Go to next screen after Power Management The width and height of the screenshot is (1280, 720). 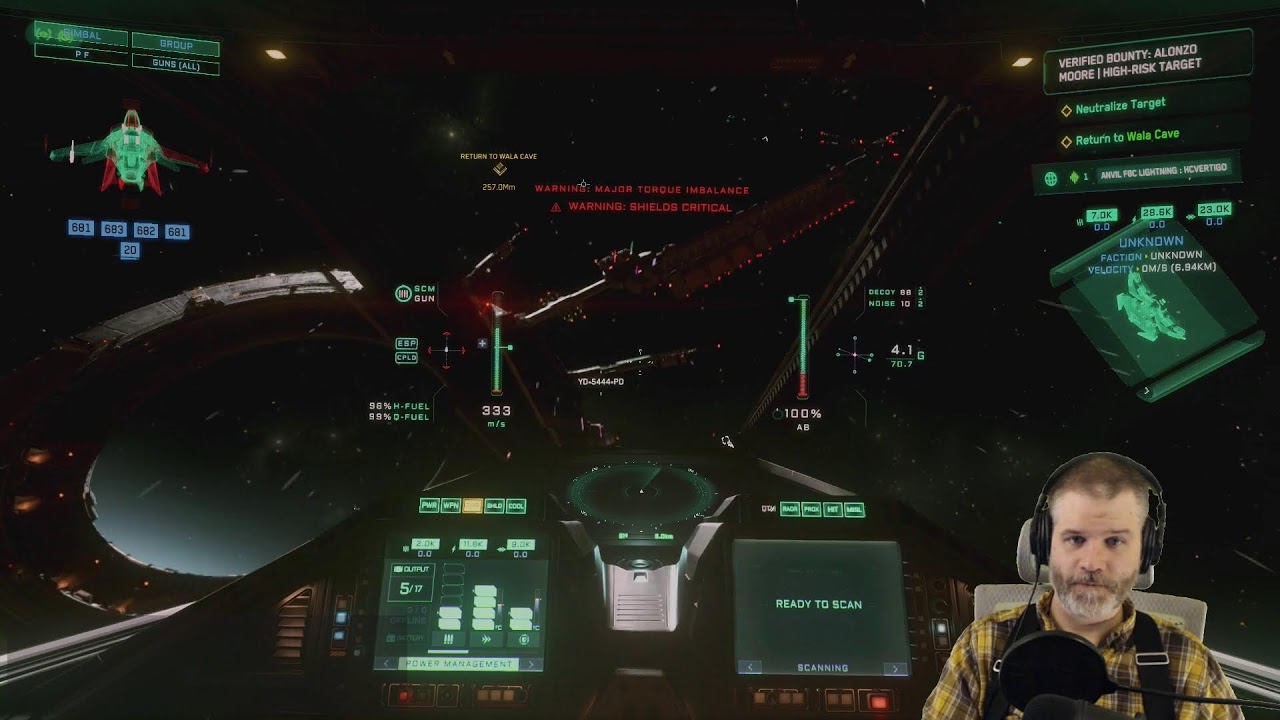point(532,664)
